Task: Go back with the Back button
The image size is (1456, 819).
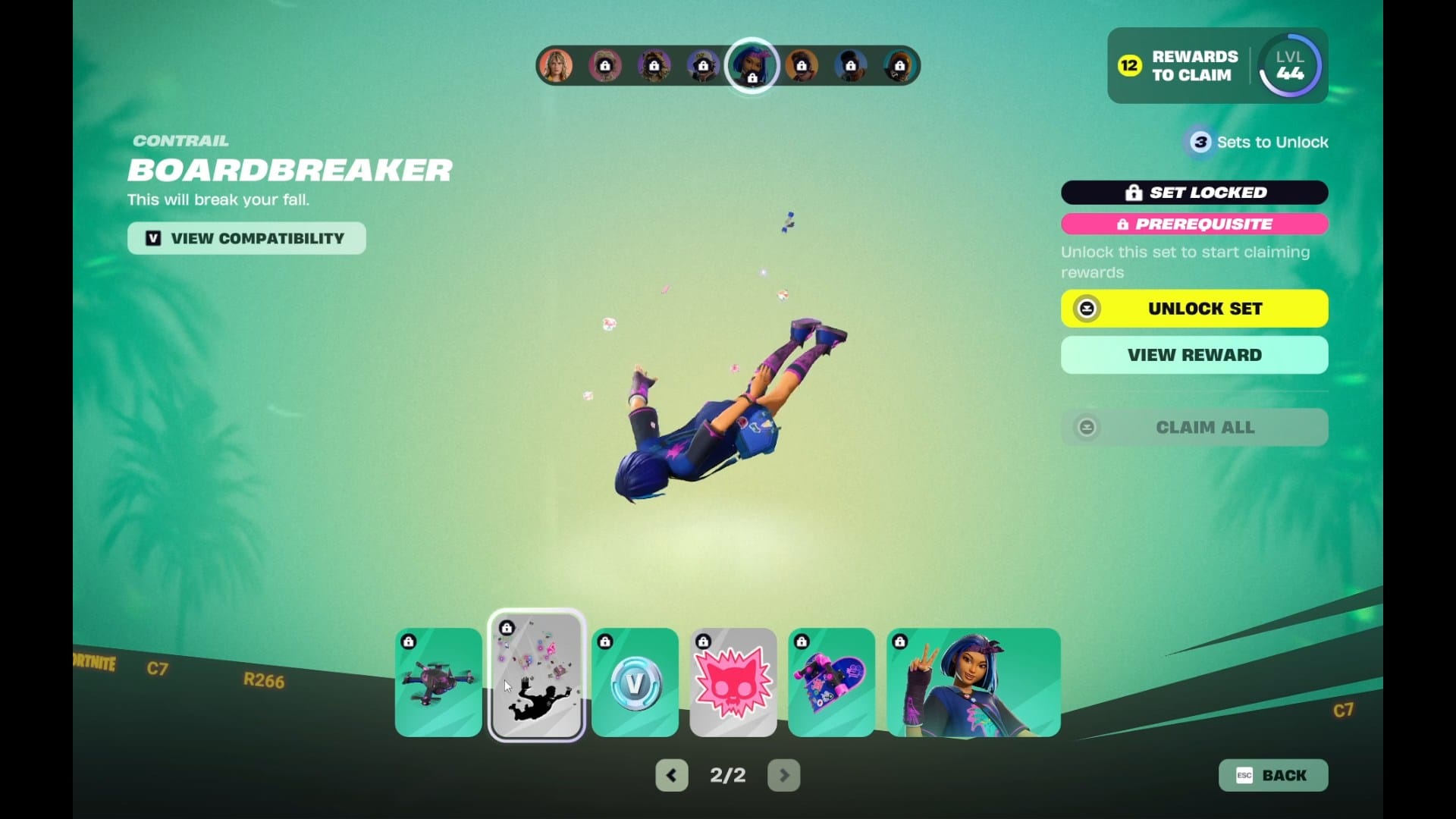Action: click(x=1273, y=775)
